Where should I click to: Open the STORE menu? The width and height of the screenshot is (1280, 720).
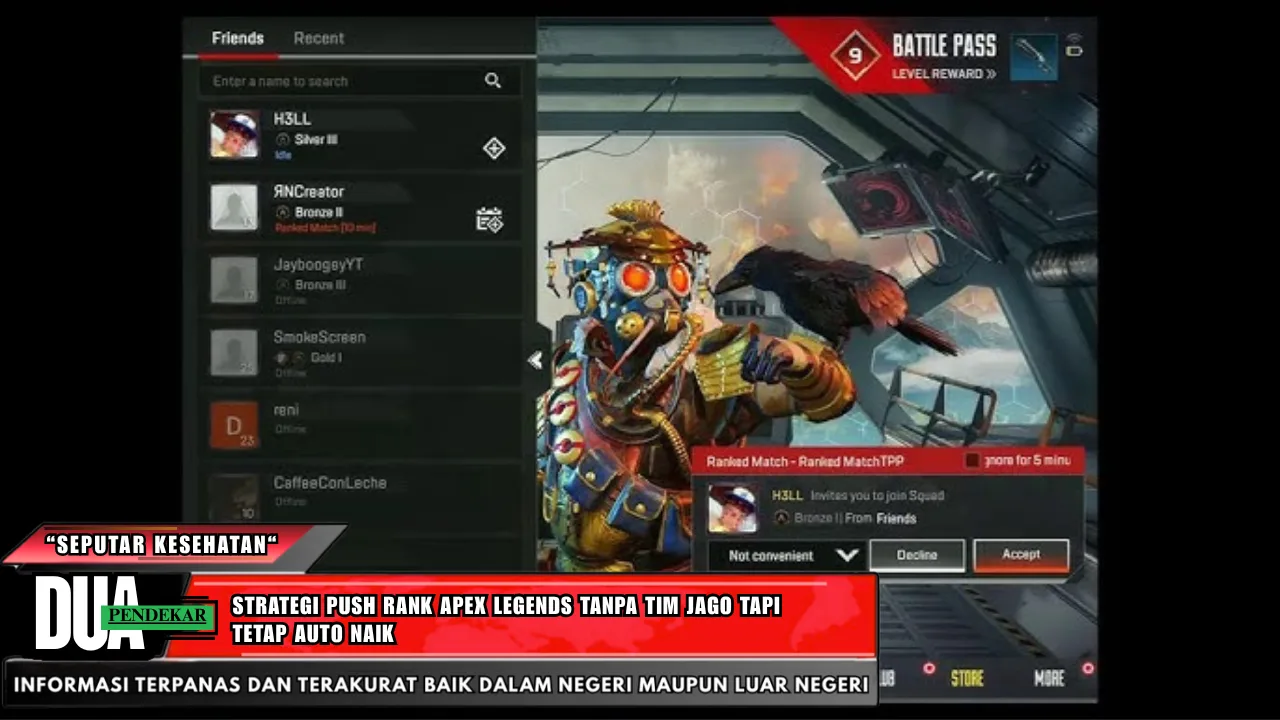click(968, 677)
